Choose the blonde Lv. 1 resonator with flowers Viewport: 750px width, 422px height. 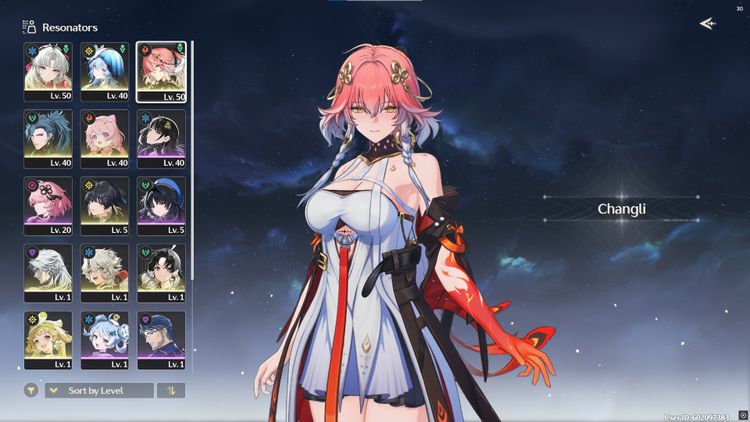48,338
